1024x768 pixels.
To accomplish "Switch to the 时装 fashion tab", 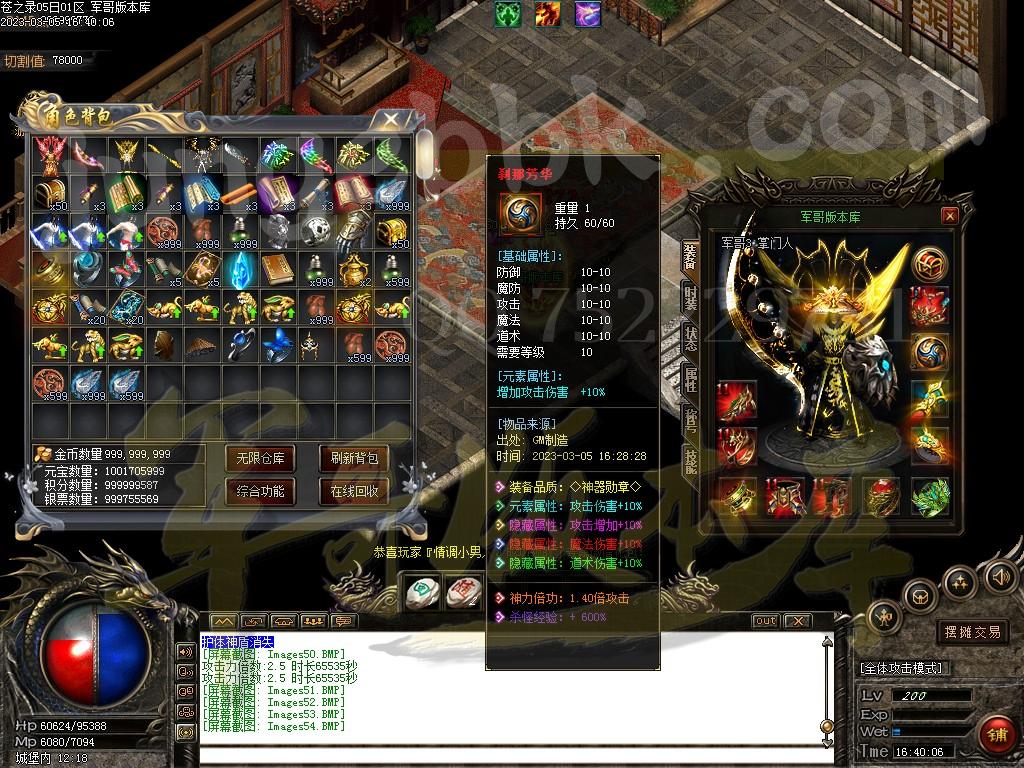I will click(x=690, y=296).
